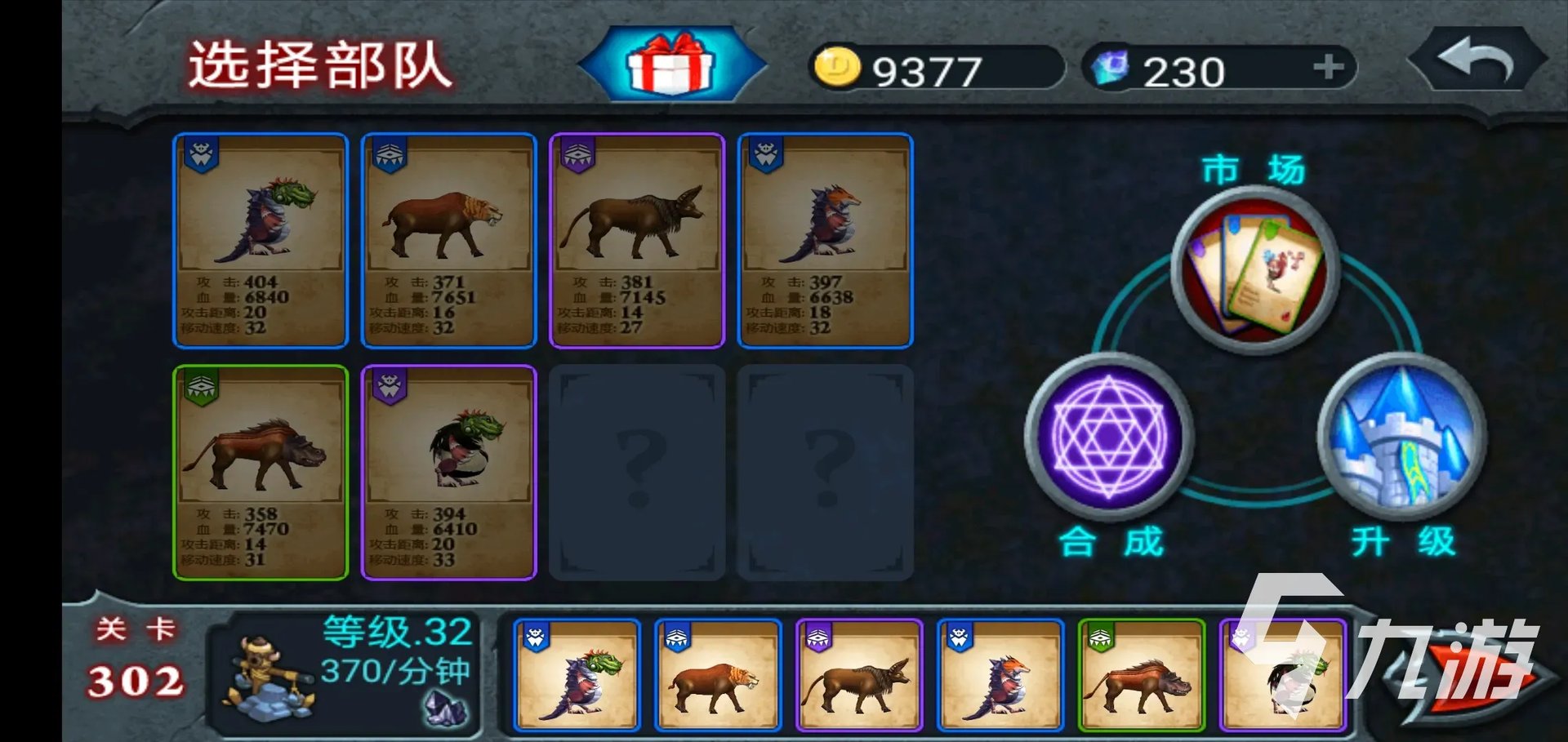
Task: Tap the plus to add gems
Action: [x=1328, y=67]
